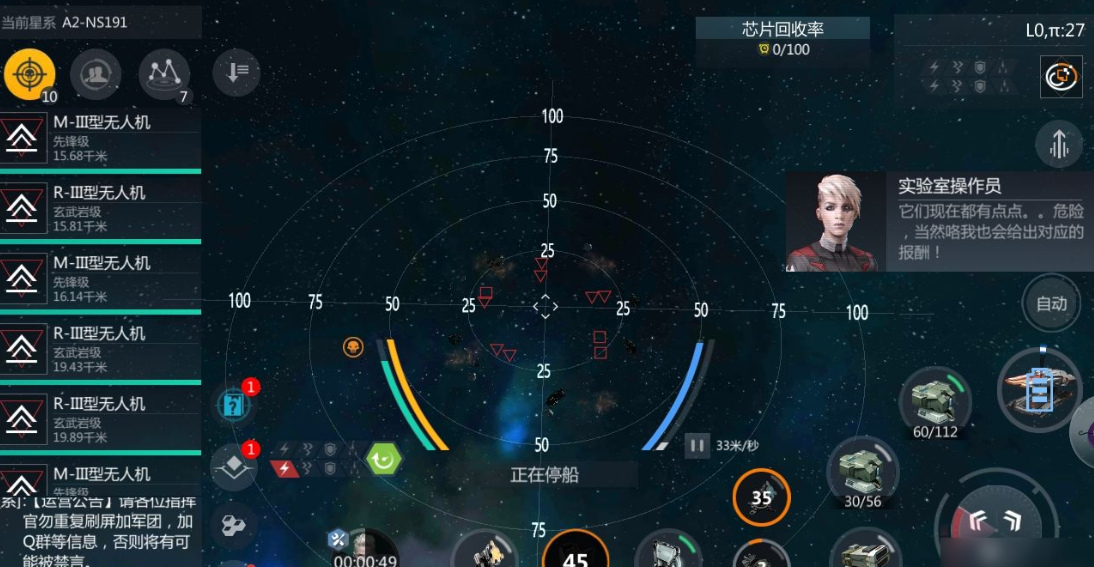Select the orange crosshair targets tab
Screen dimensions: 1094x567
point(29,73)
